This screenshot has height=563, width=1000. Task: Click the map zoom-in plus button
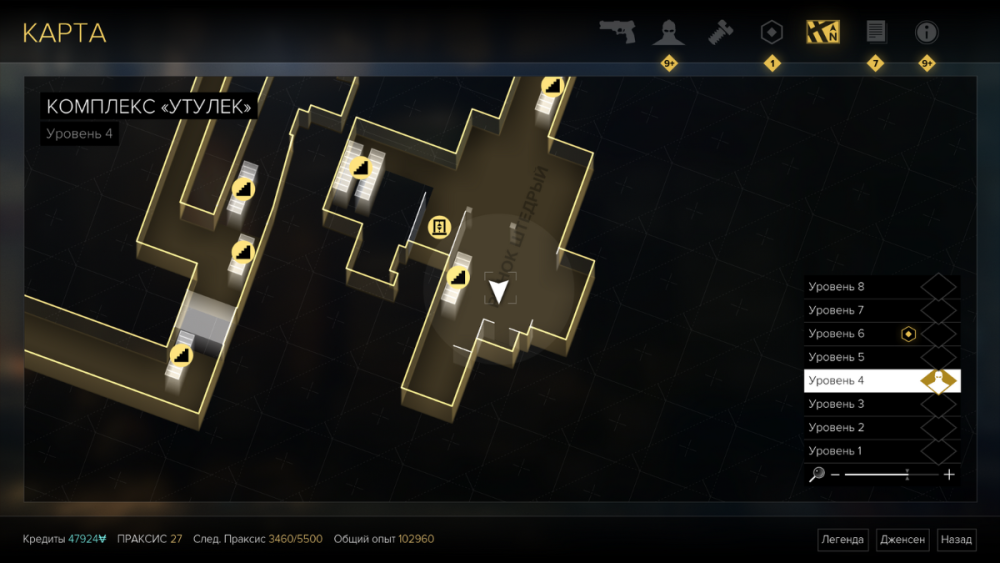949,475
